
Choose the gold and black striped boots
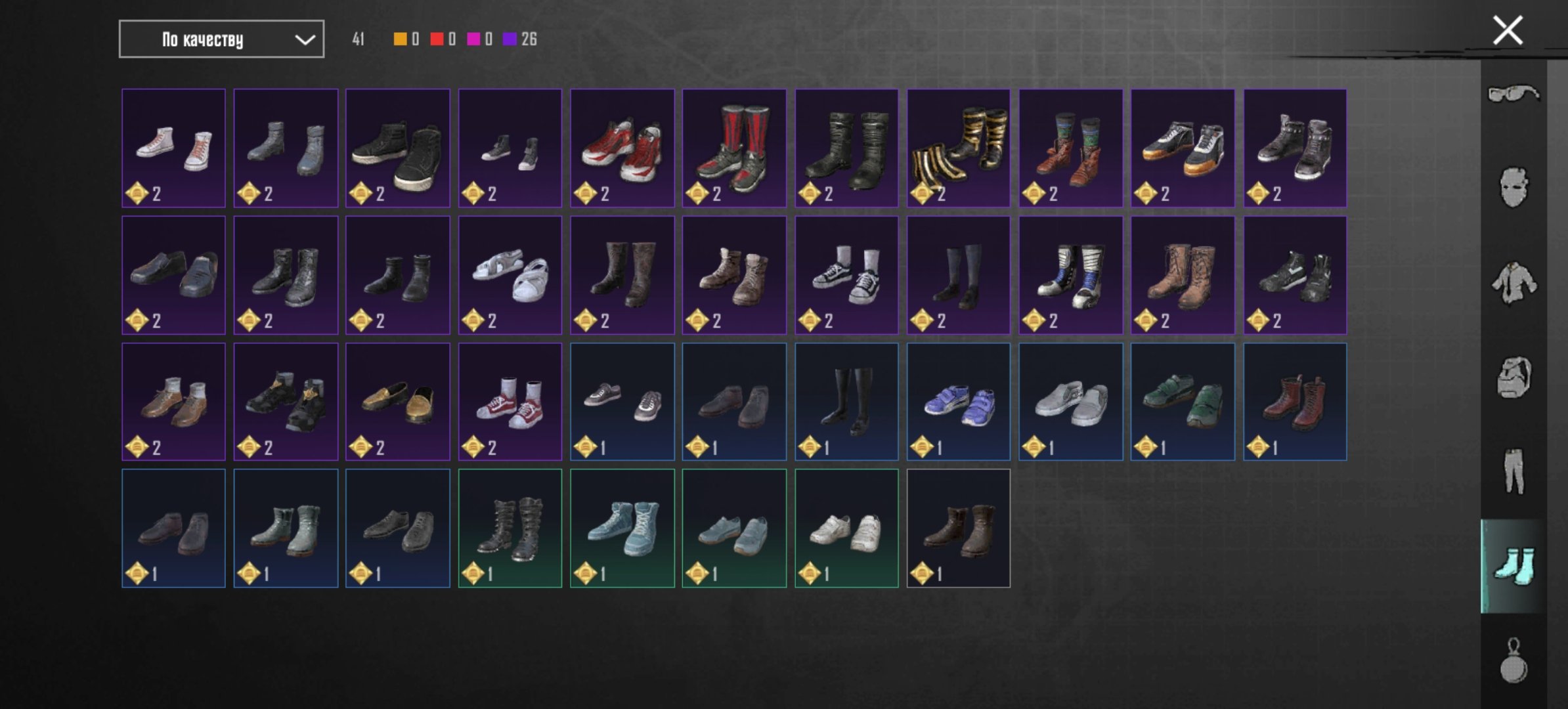(x=959, y=148)
